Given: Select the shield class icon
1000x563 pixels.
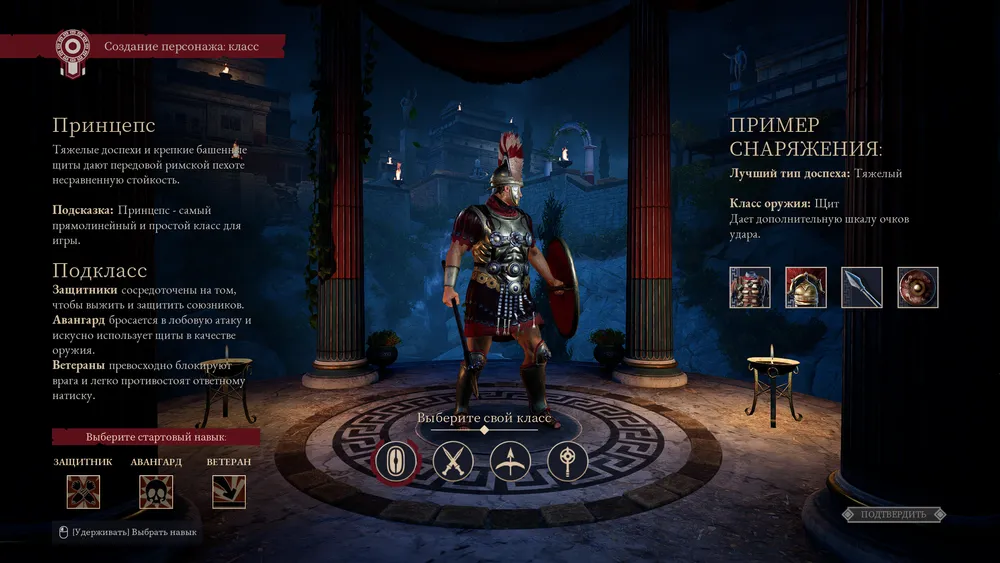Looking at the screenshot, I should 396,462.
